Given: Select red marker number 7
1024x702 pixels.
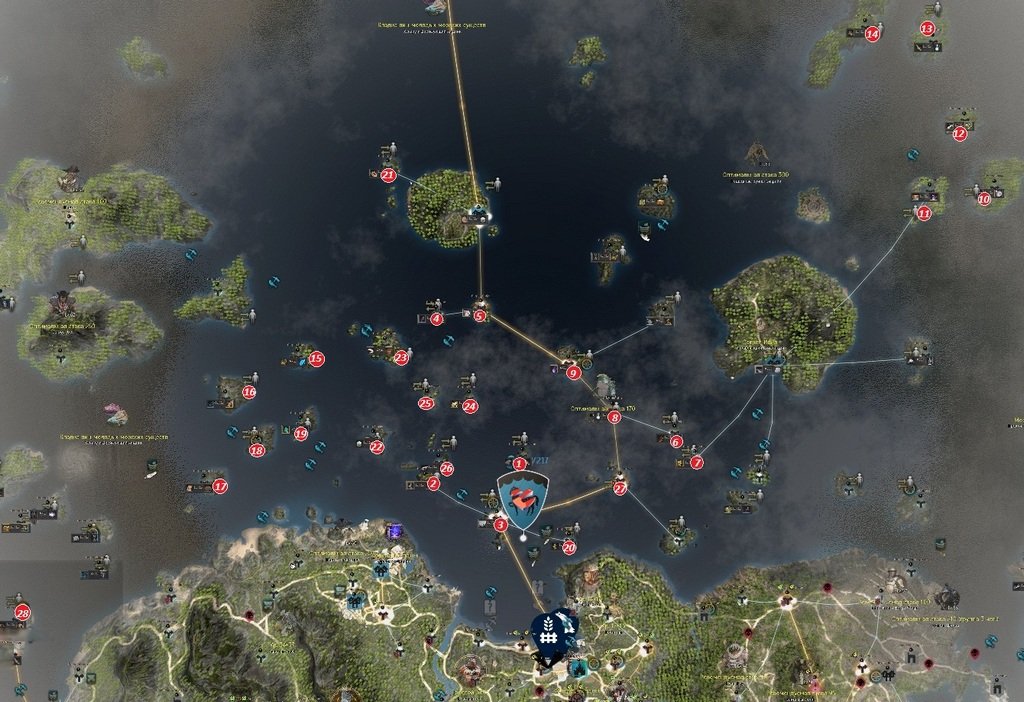Looking at the screenshot, I should pos(696,462).
